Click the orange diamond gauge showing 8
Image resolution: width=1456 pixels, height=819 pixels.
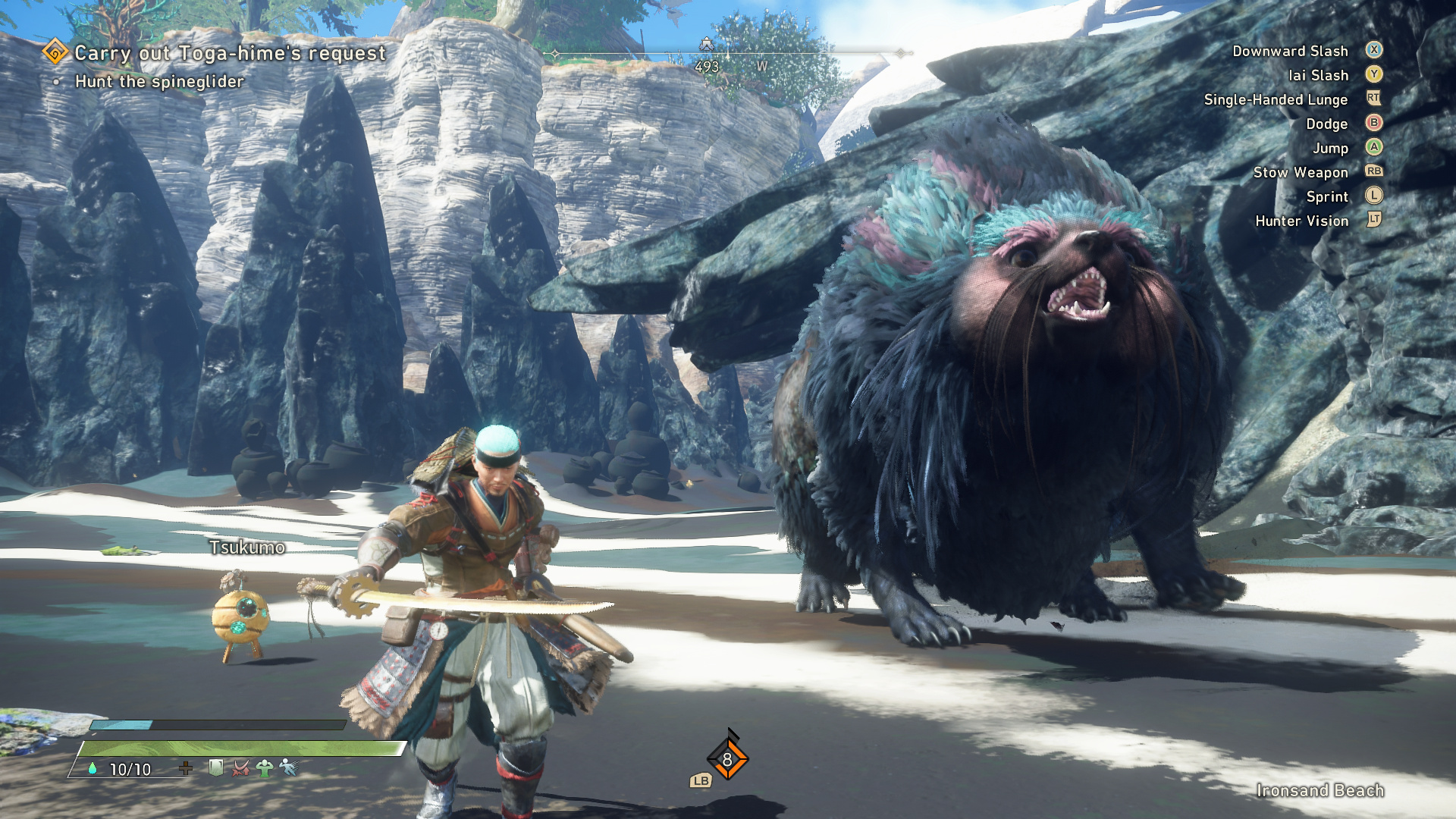click(x=727, y=759)
